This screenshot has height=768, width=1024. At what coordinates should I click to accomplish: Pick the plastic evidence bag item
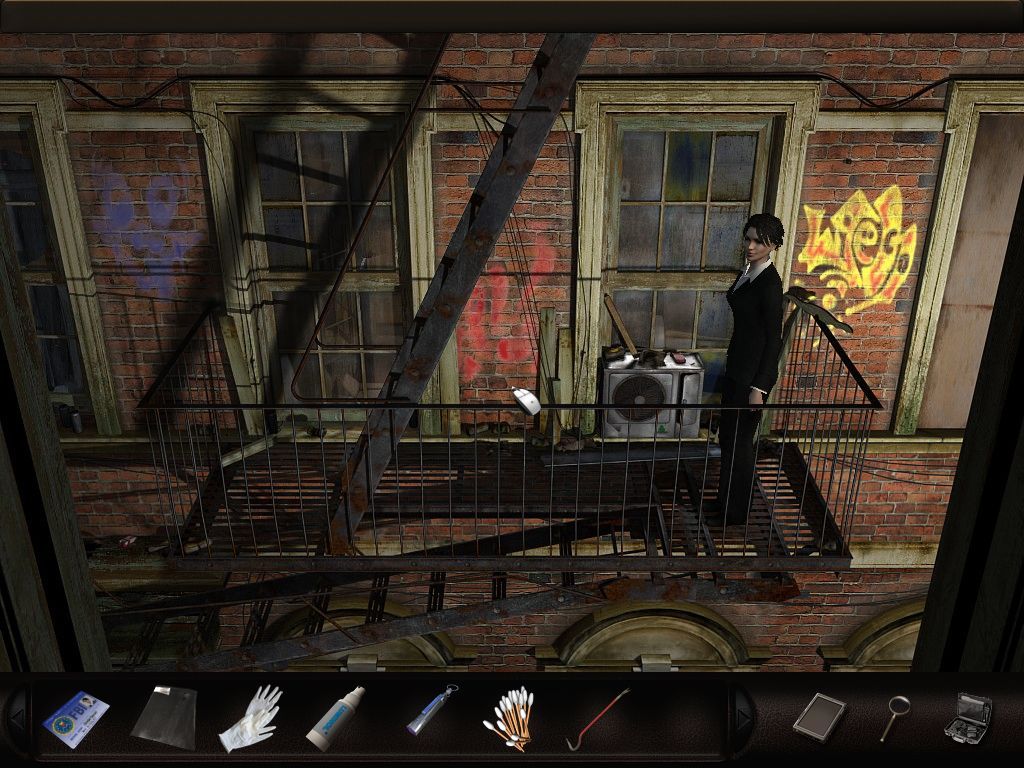(x=163, y=716)
